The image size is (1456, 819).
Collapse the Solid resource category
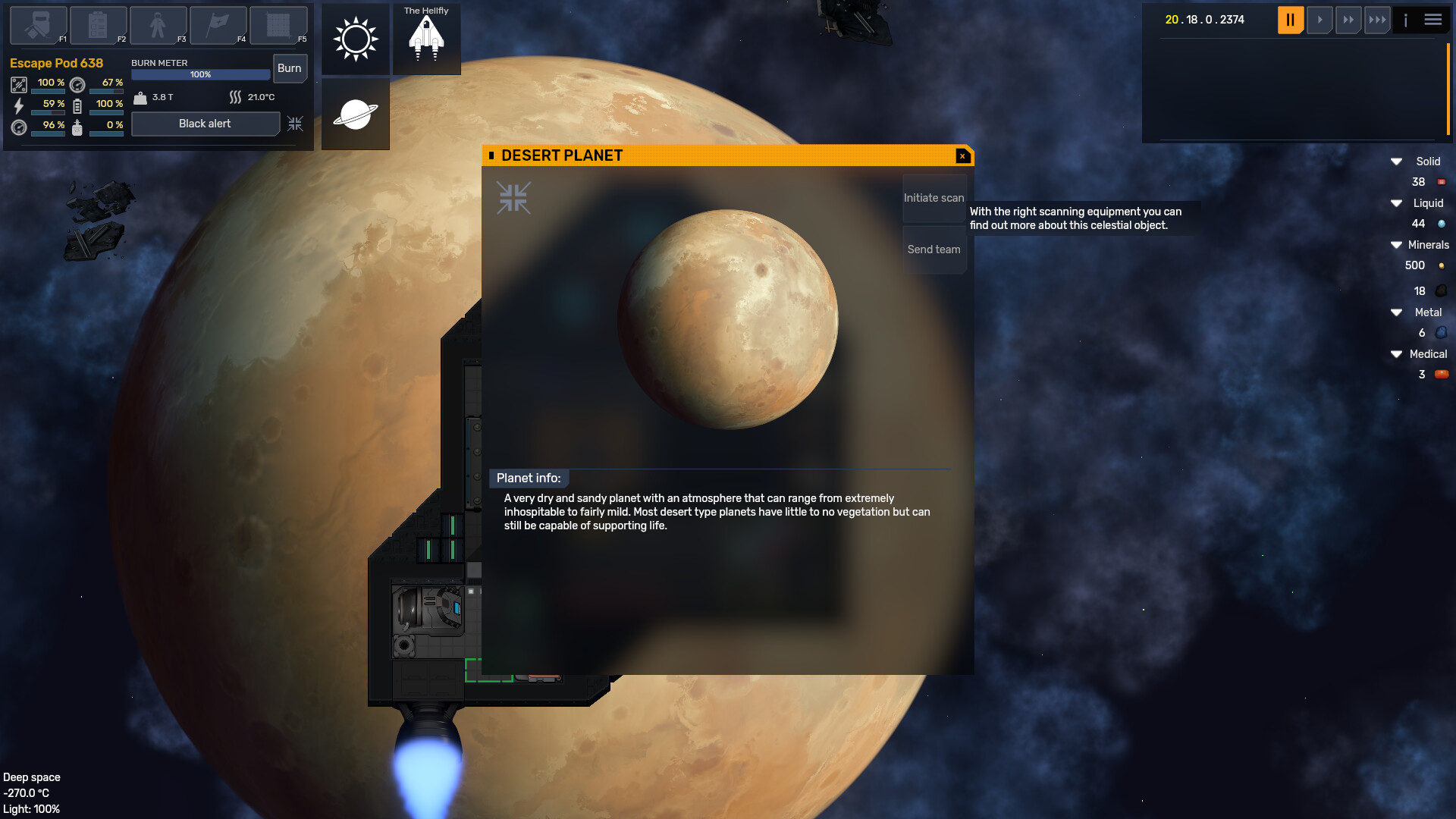pos(1396,161)
